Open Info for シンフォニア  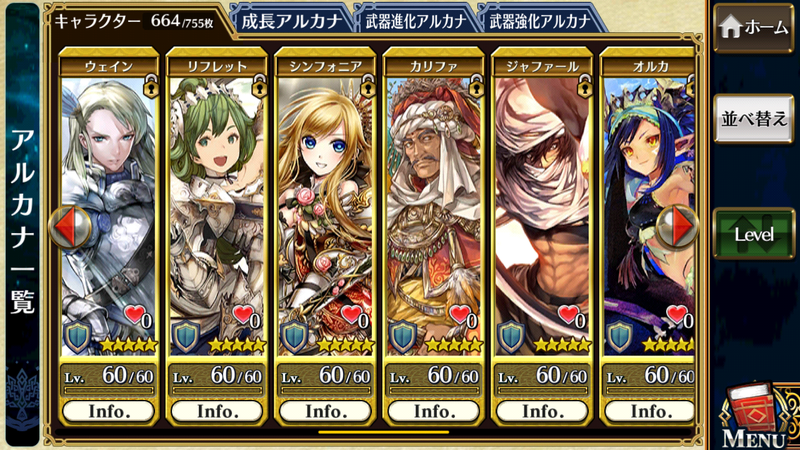click(x=325, y=411)
